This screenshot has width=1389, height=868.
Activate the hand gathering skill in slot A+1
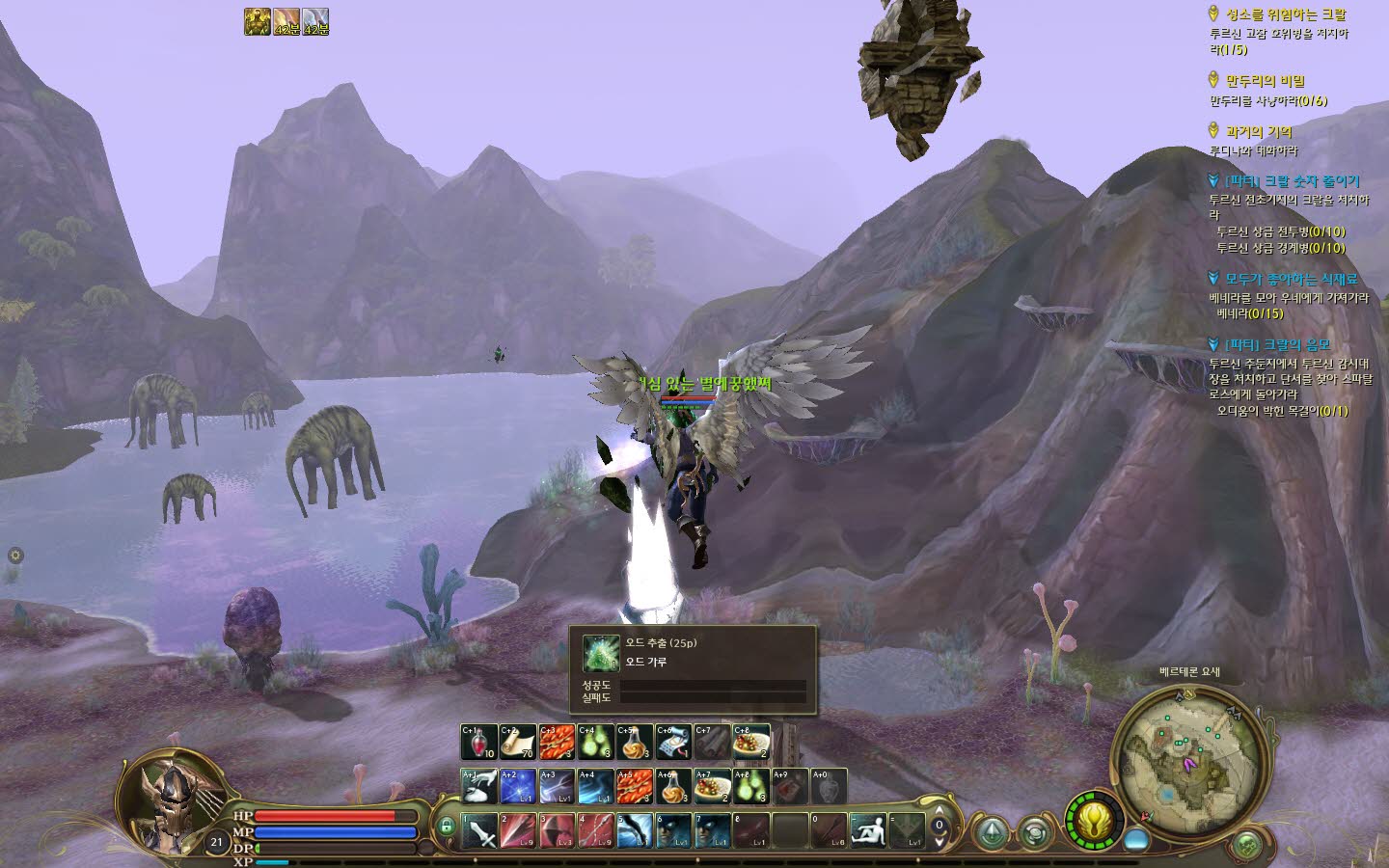pyautogui.click(x=479, y=786)
